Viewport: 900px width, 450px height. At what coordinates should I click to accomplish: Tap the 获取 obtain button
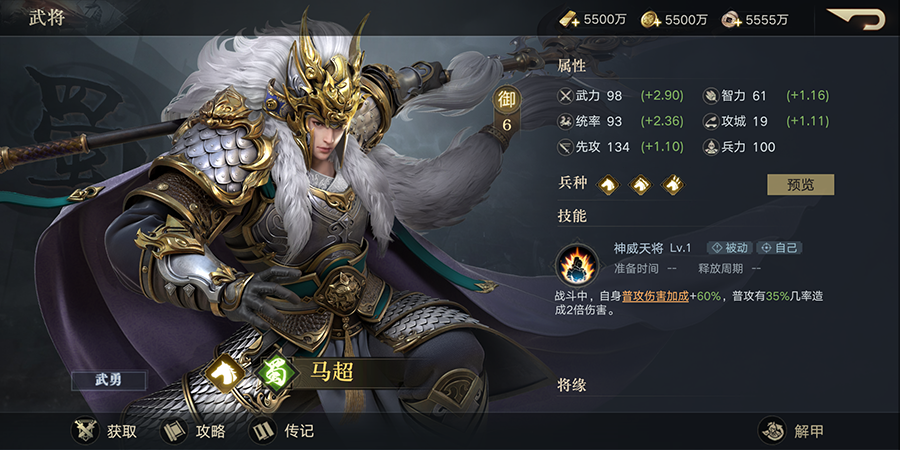click(x=105, y=431)
